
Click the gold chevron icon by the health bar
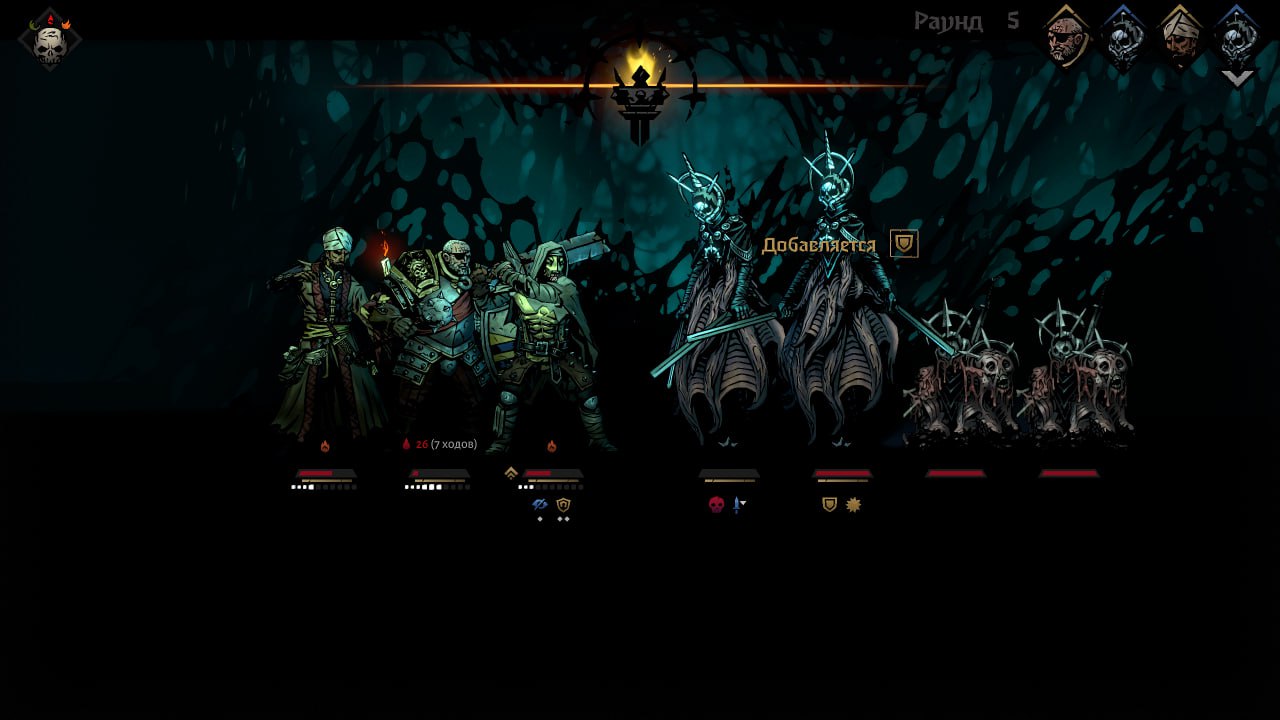point(511,473)
